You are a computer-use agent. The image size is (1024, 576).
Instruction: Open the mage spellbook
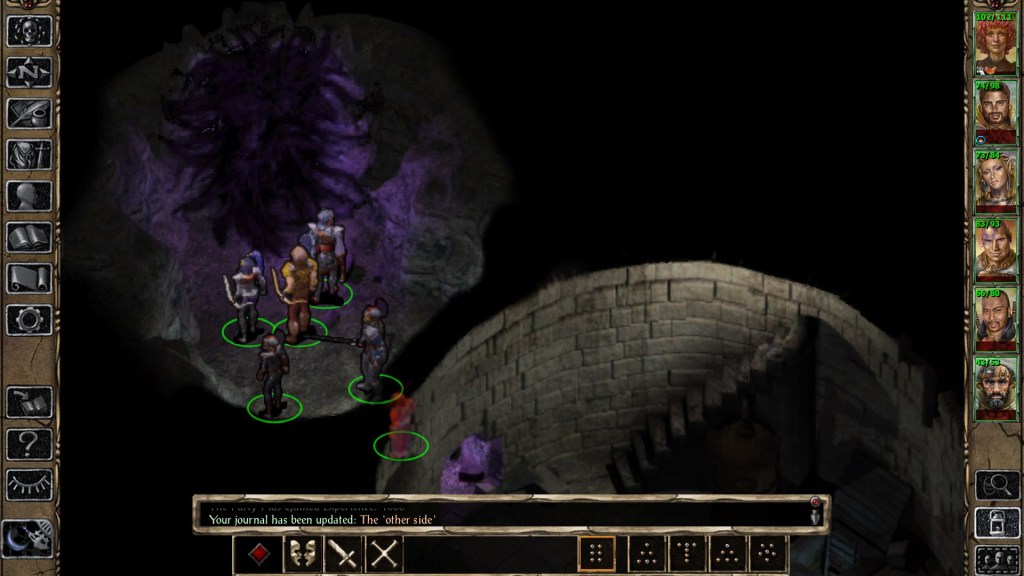point(29,237)
